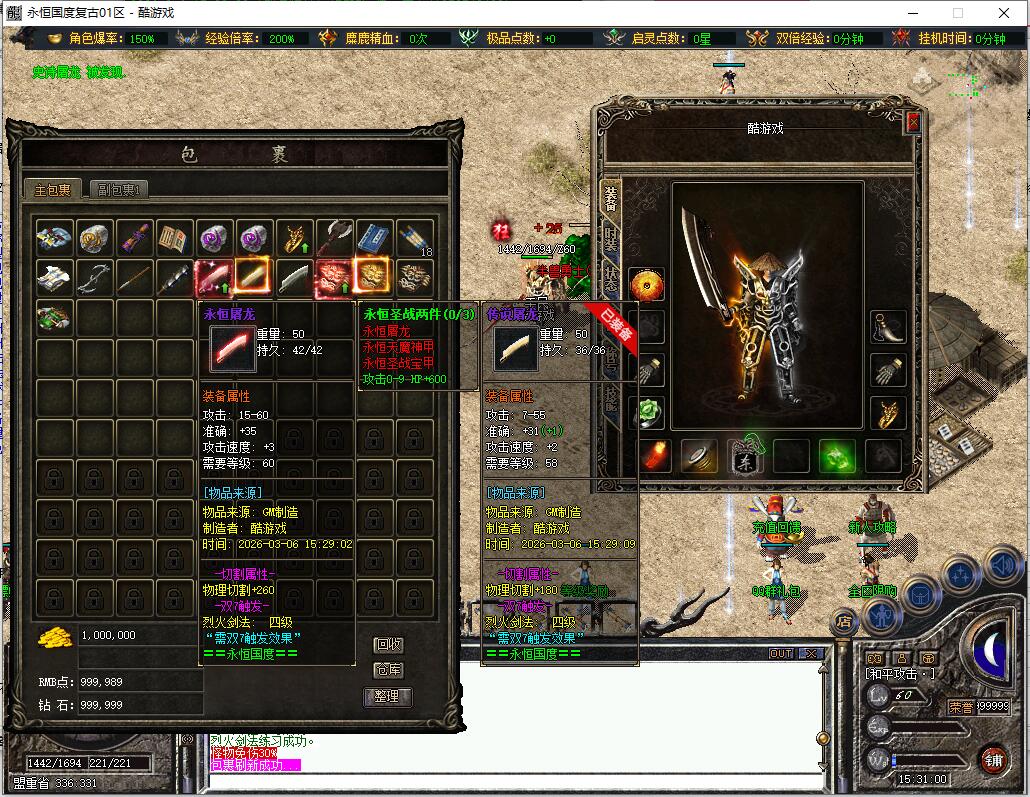1030x797 pixels.
Task: Sort the bag with 整理 button
Action: coord(388,696)
